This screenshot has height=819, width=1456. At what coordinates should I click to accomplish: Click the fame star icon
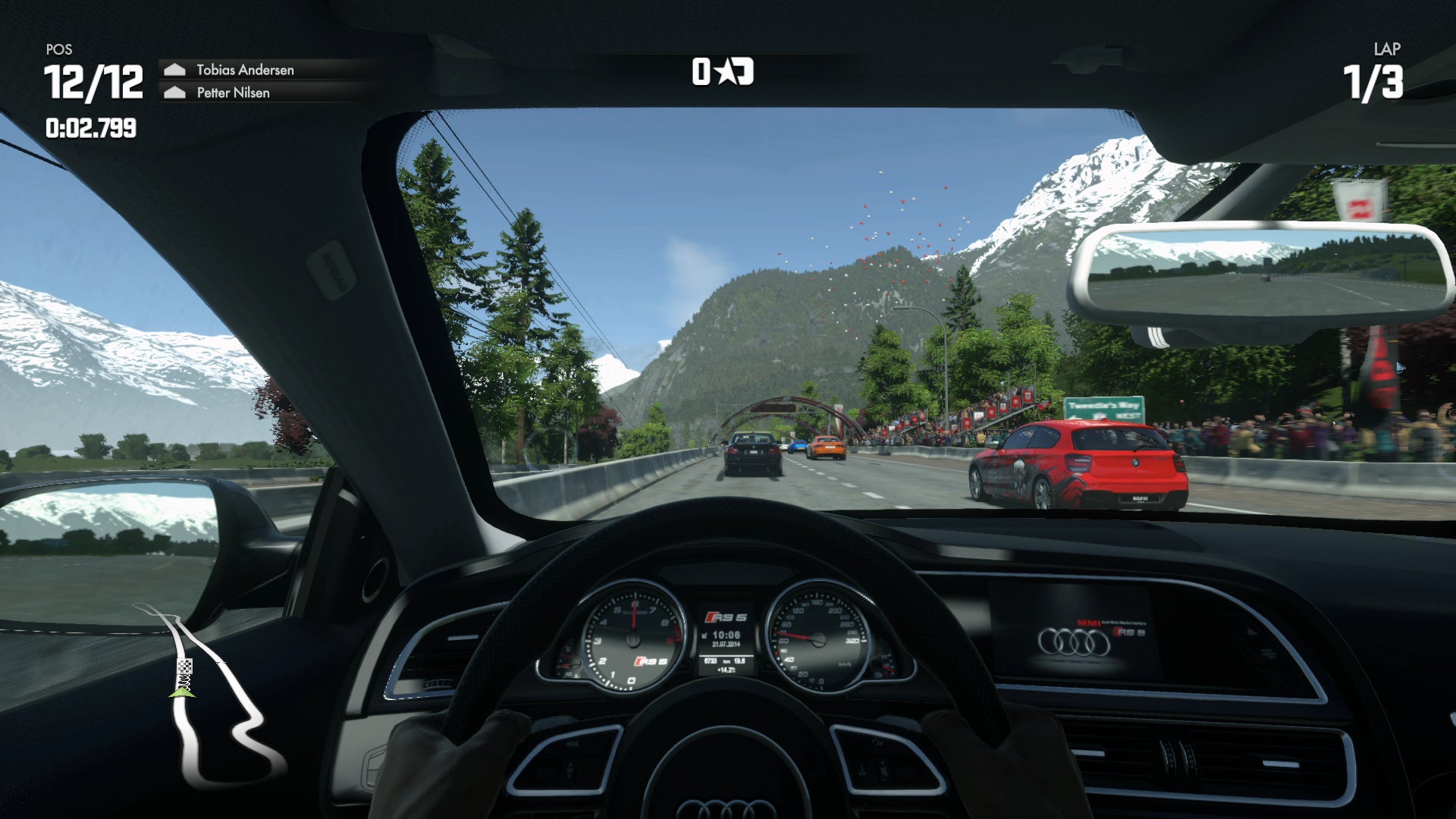726,72
